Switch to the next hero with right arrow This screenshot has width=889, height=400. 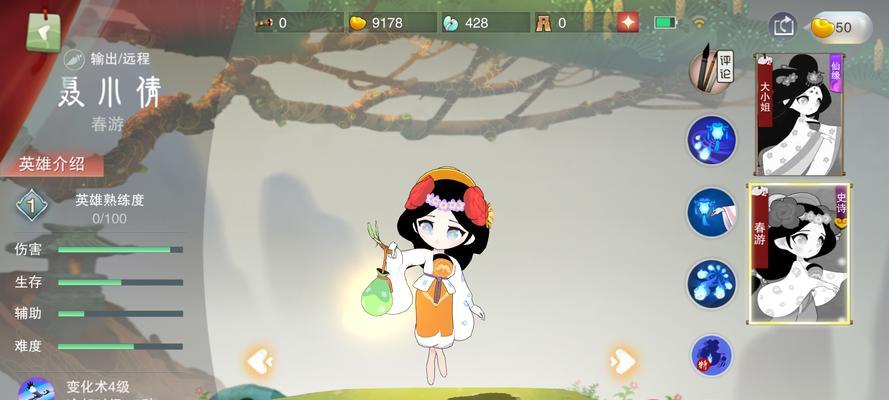click(x=622, y=360)
